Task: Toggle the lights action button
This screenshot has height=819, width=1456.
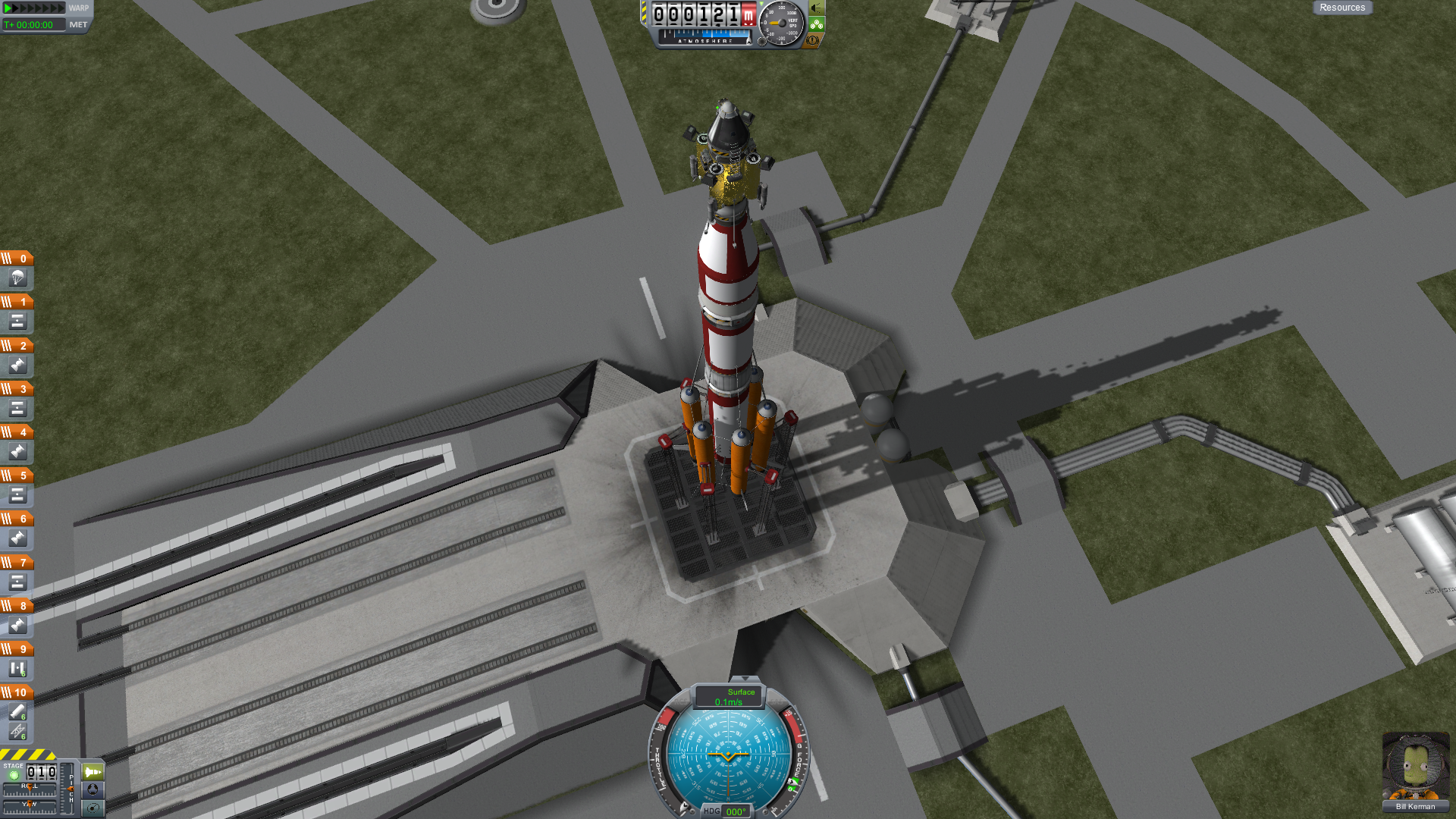Action: [817, 8]
